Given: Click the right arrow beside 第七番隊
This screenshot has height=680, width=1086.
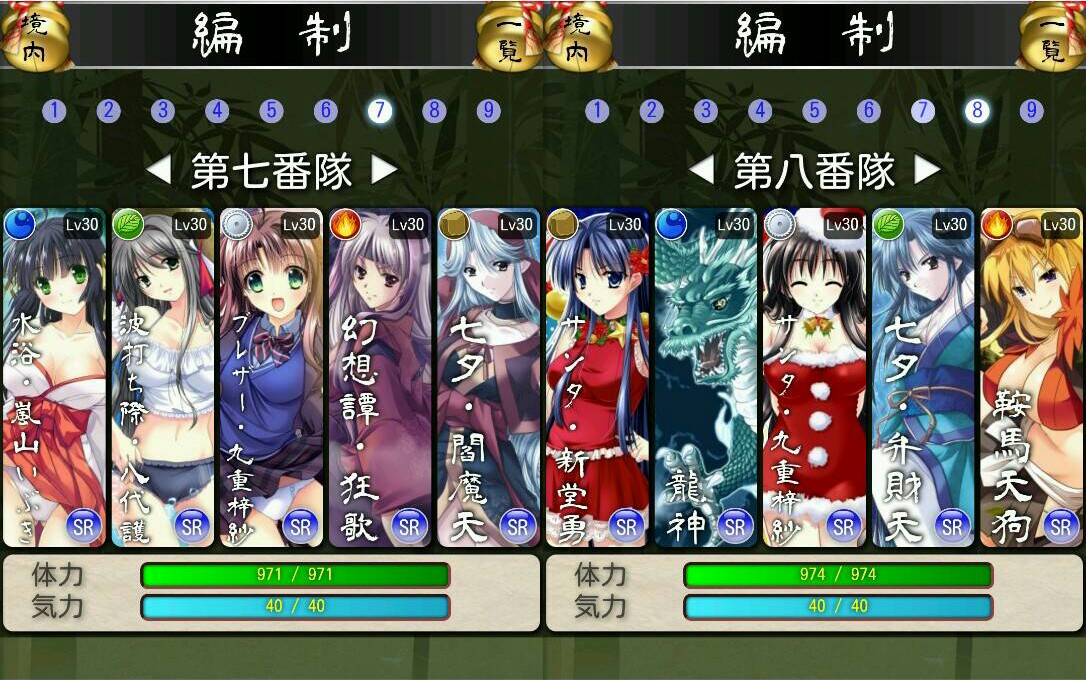Looking at the screenshot, I should click(x=385, y=171).
